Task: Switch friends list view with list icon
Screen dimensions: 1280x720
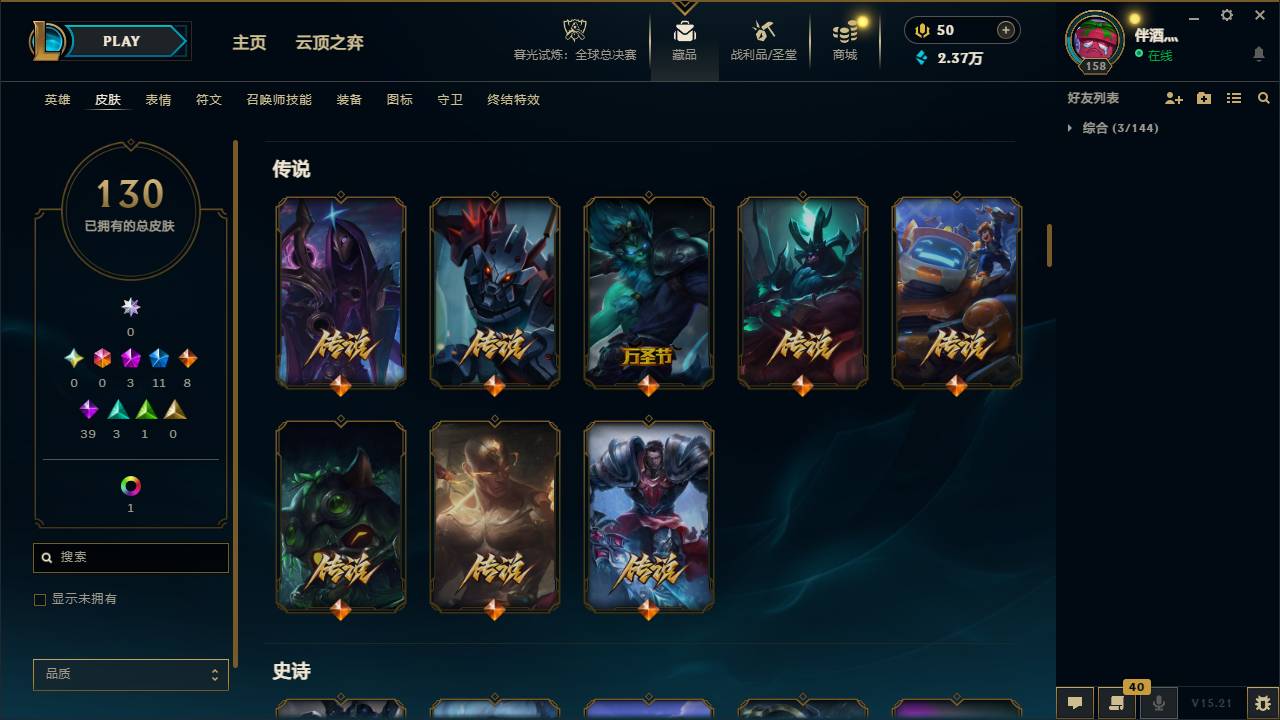Action: pyautogui.click(x=1233, y=97)
